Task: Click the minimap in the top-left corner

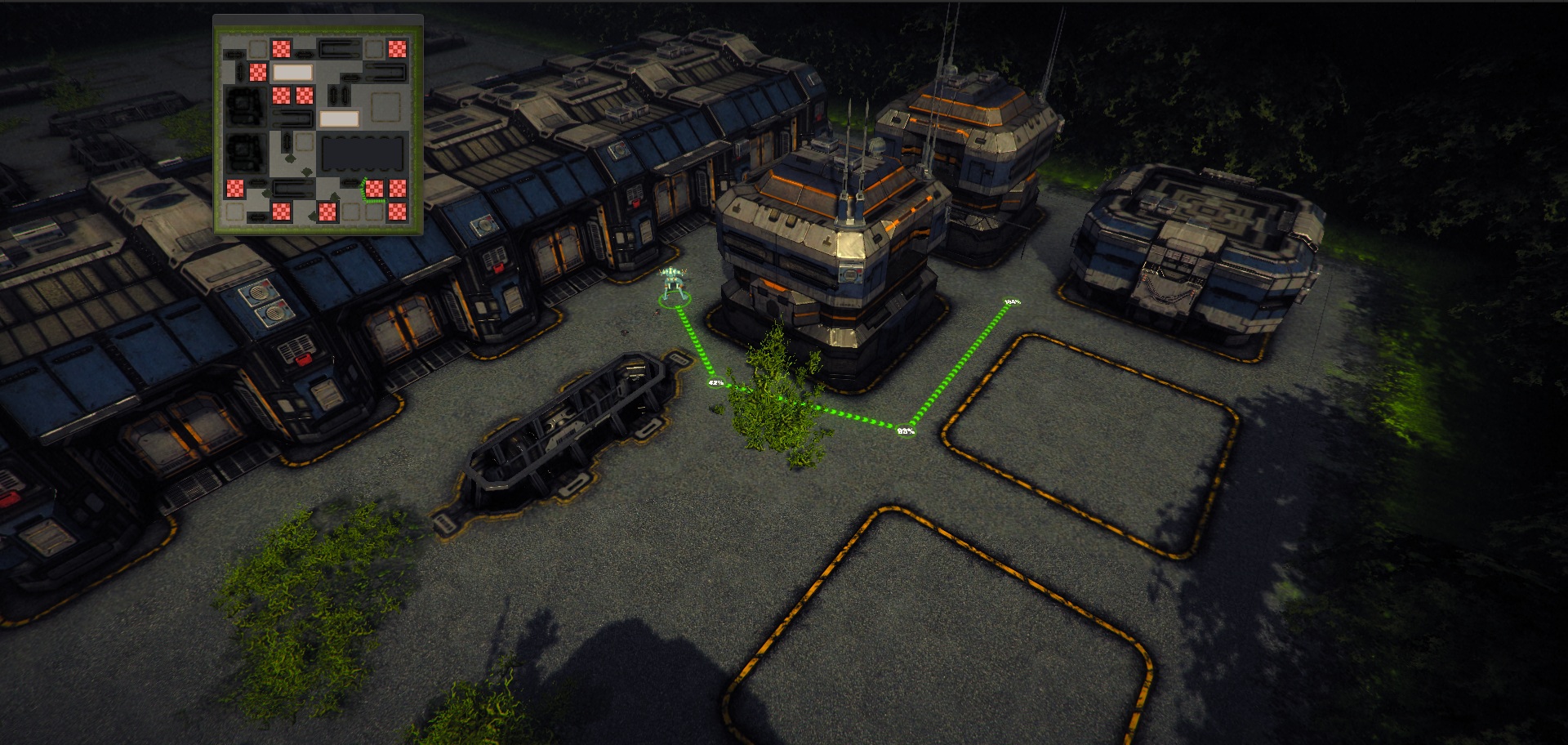Action: pyautogui.click(x=318, y=124)
